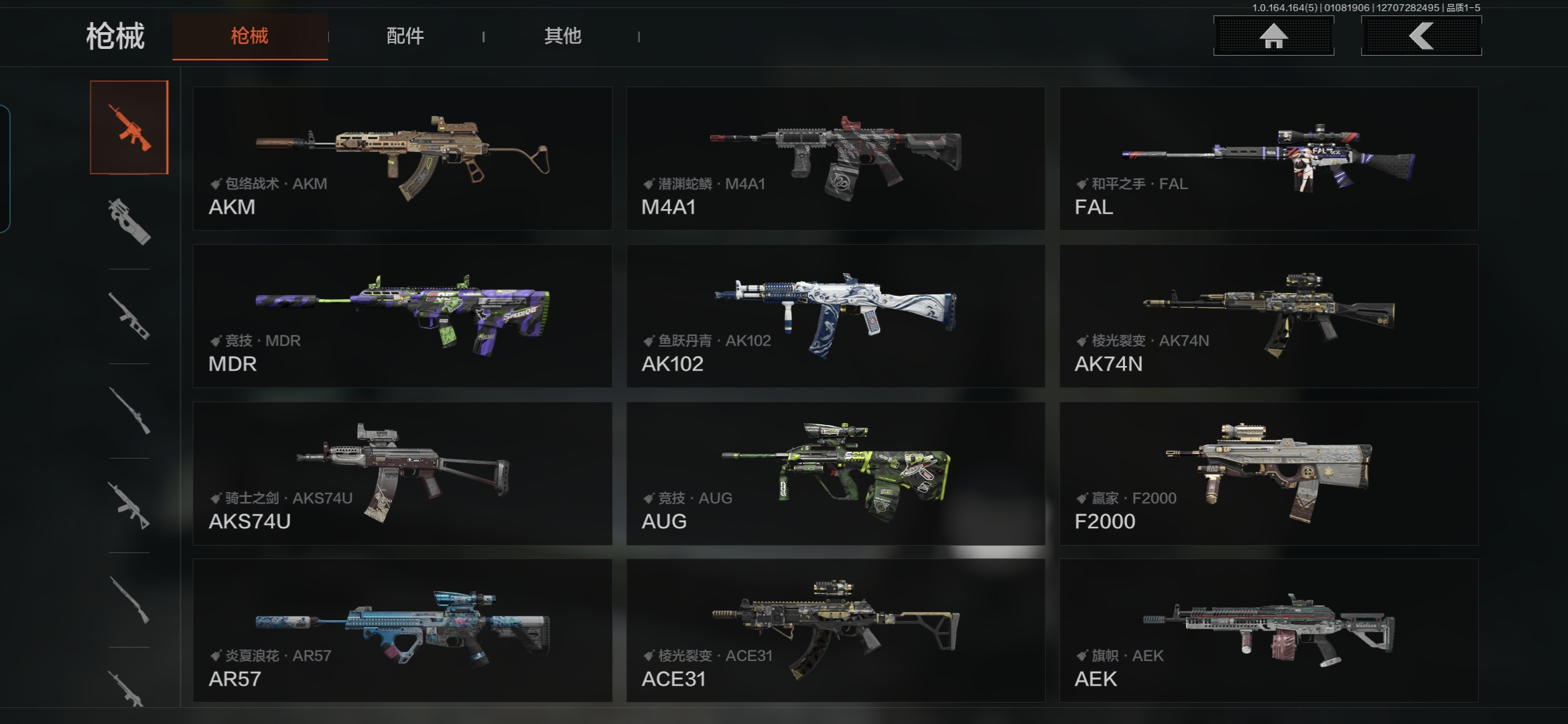
Task: Open the AUG weapon card
Action: click(836, 473)
